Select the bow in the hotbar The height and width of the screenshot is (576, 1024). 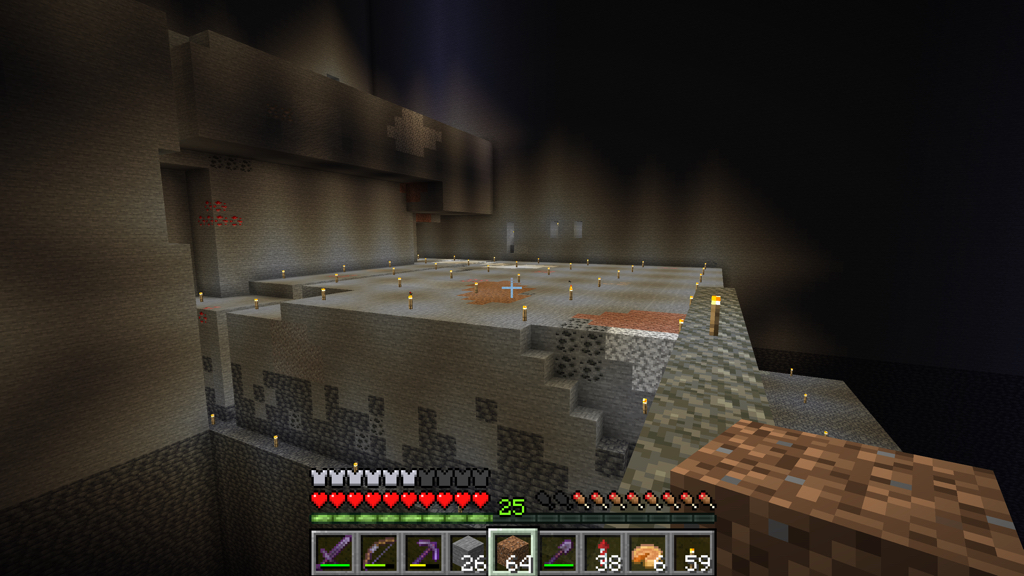377,552
